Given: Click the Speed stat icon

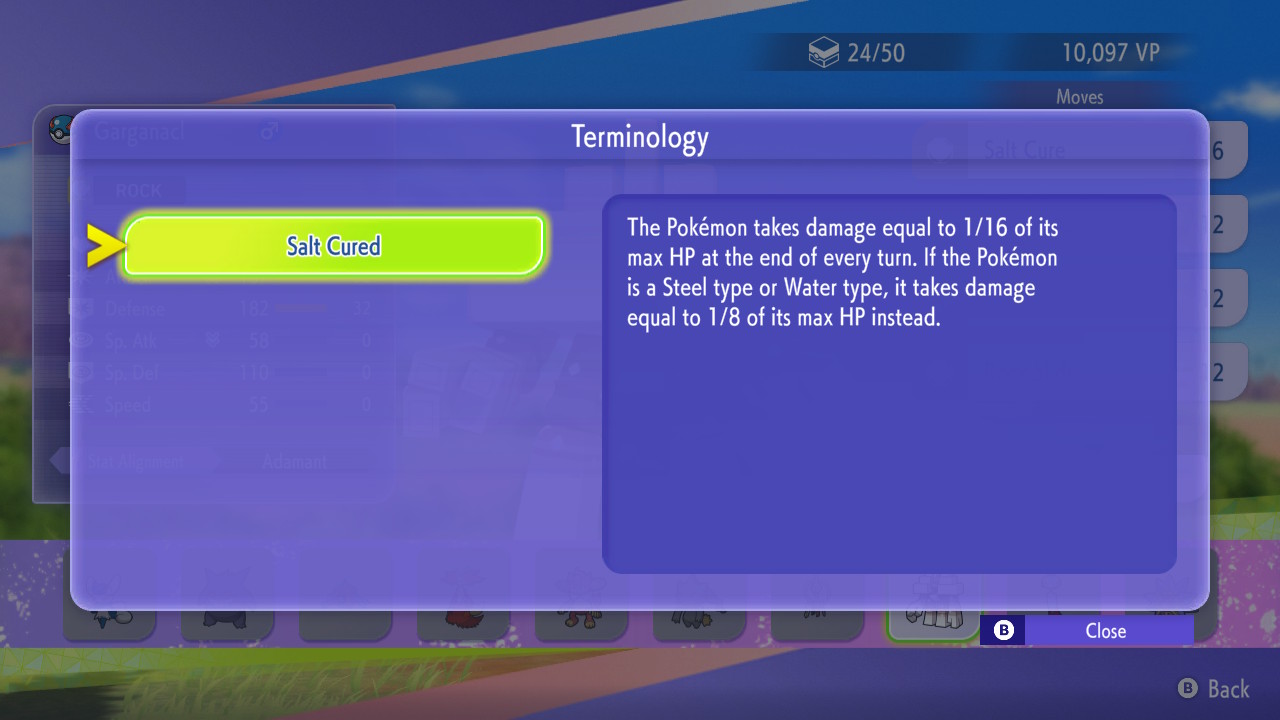Looking at the screenshot, I should (x=84, y=405).
